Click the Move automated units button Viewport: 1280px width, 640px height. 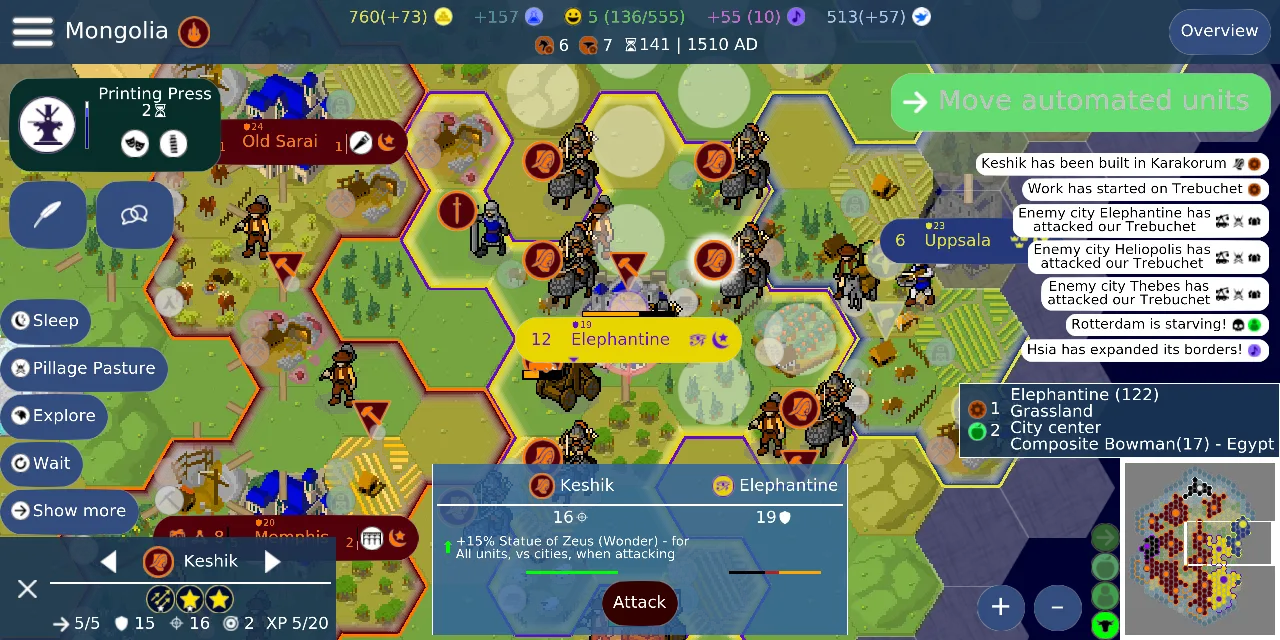tap(1080, 101)
